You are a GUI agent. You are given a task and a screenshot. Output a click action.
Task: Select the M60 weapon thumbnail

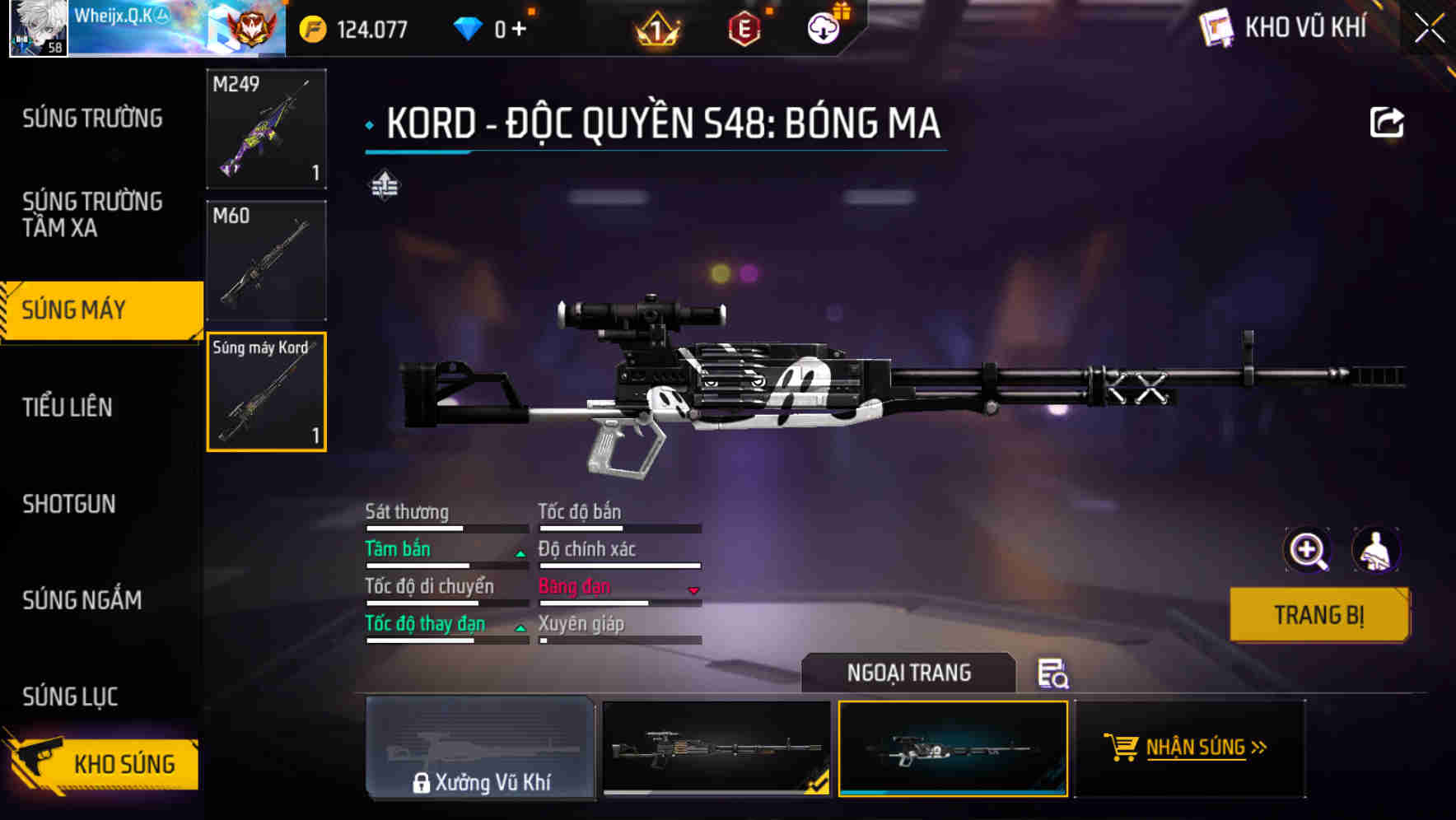[x=265, y=259]
